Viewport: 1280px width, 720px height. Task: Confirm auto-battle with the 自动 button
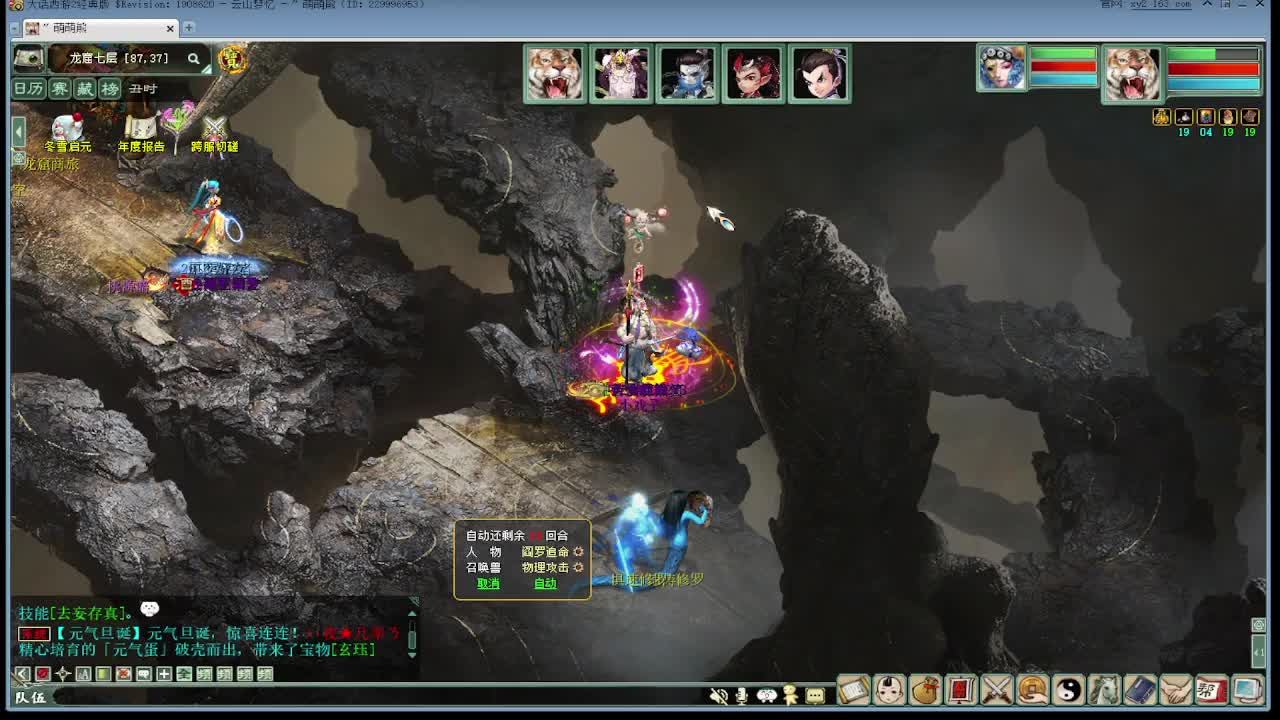(545, 583)
